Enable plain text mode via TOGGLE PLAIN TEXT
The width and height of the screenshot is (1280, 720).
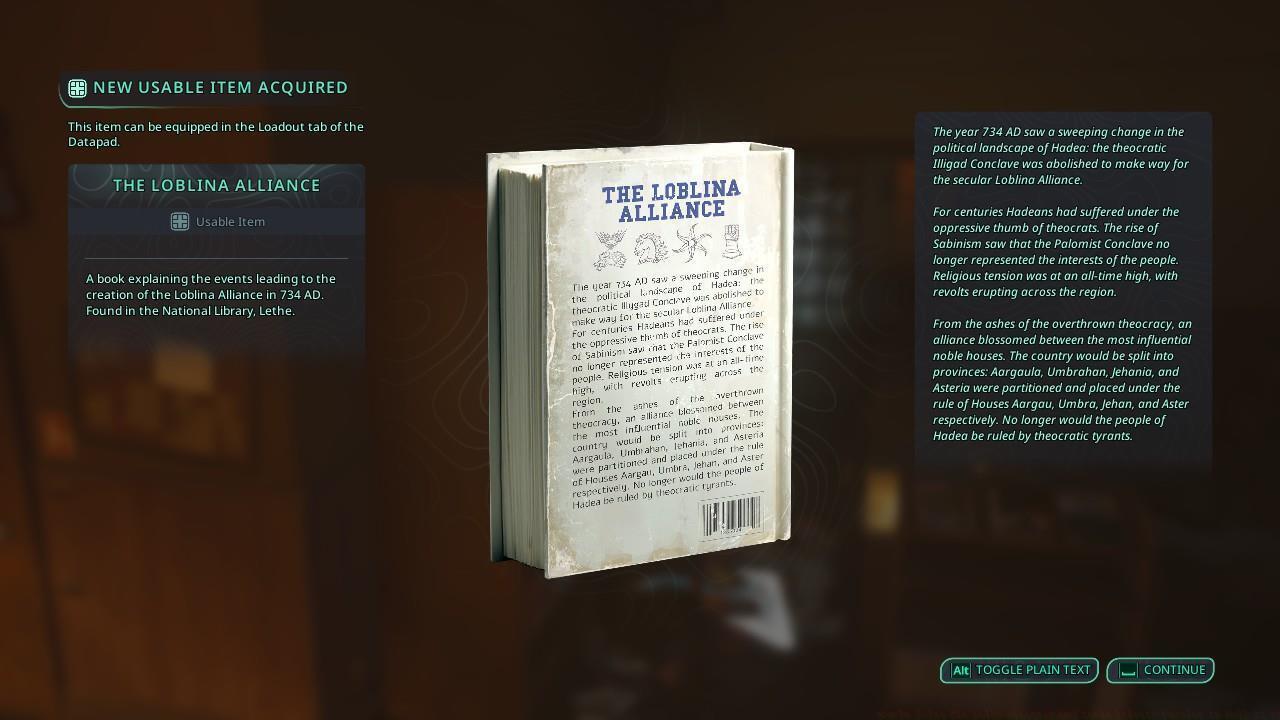click(x=1018, y=670)
